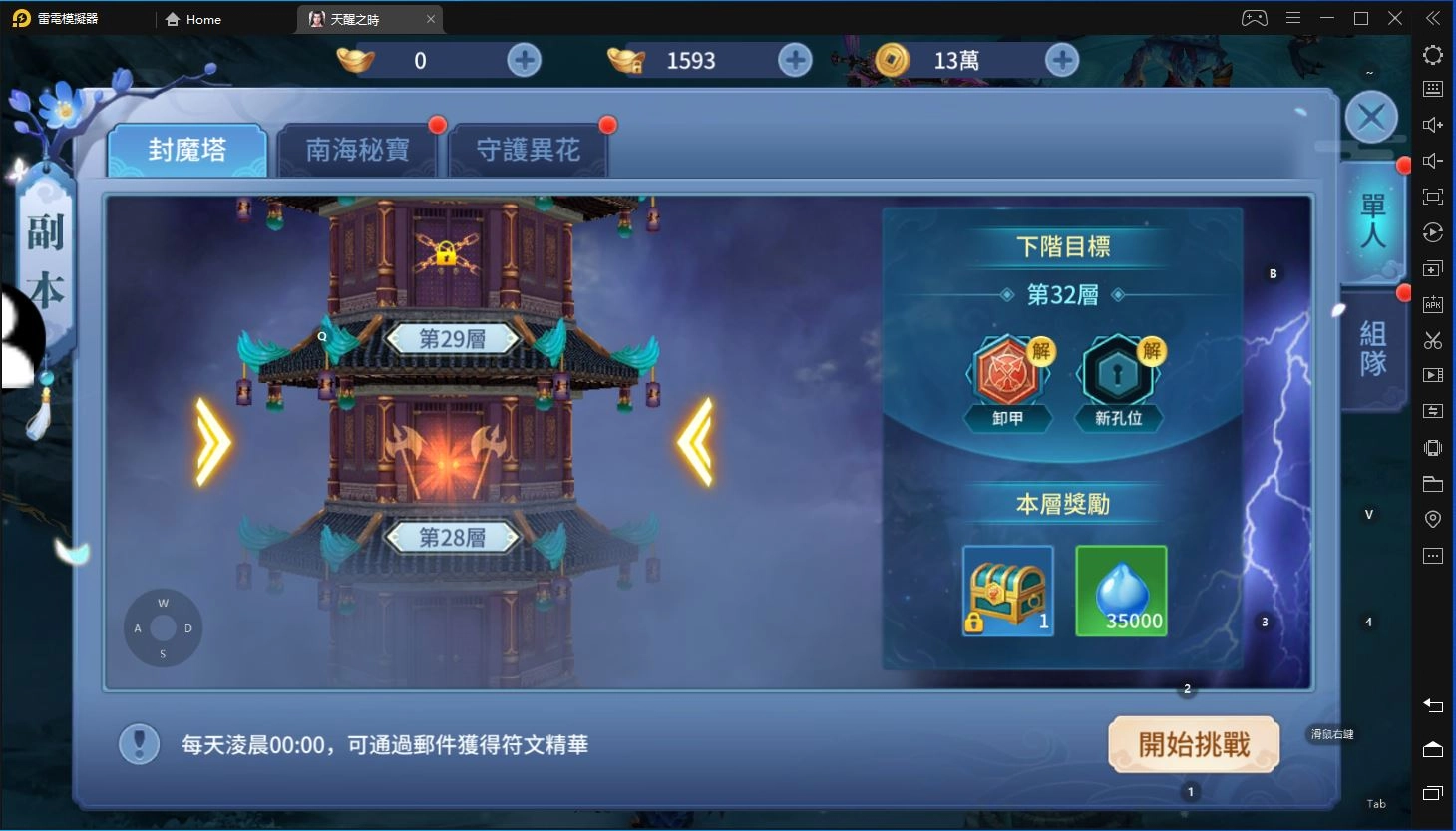Click the plus next to 1593 ingots

pos(793,60)
